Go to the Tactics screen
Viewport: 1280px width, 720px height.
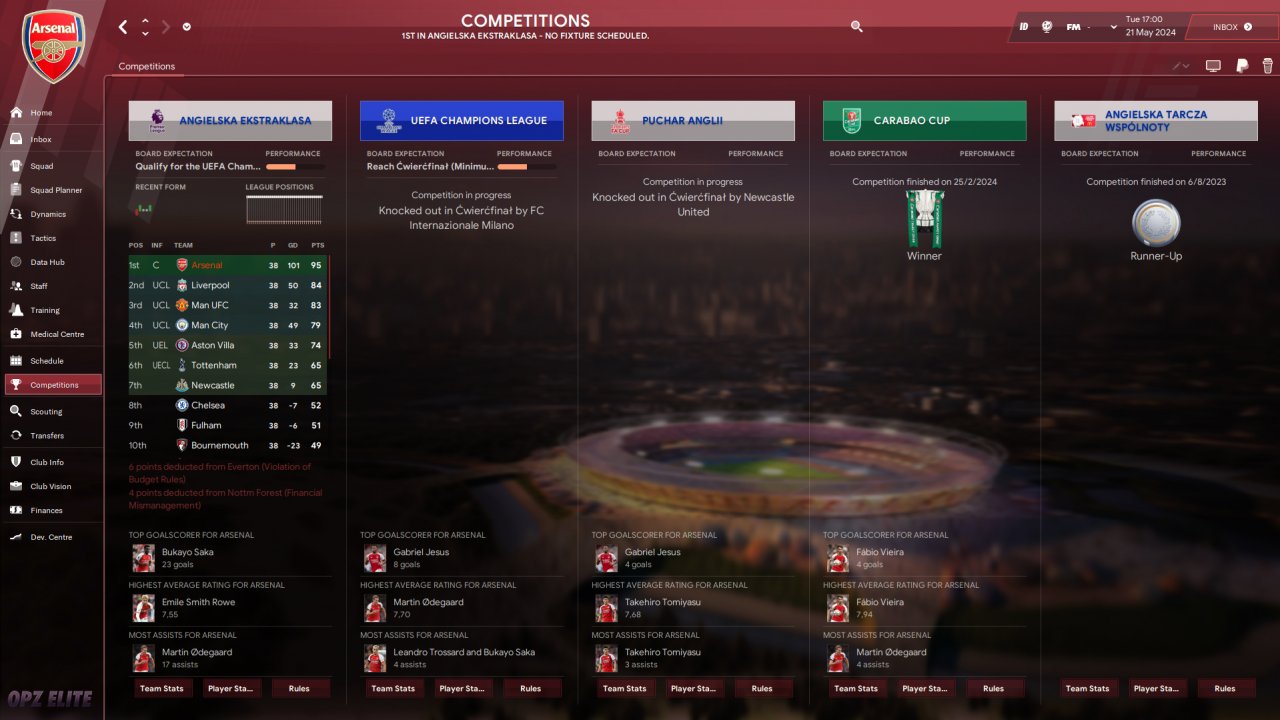(43, 238)
